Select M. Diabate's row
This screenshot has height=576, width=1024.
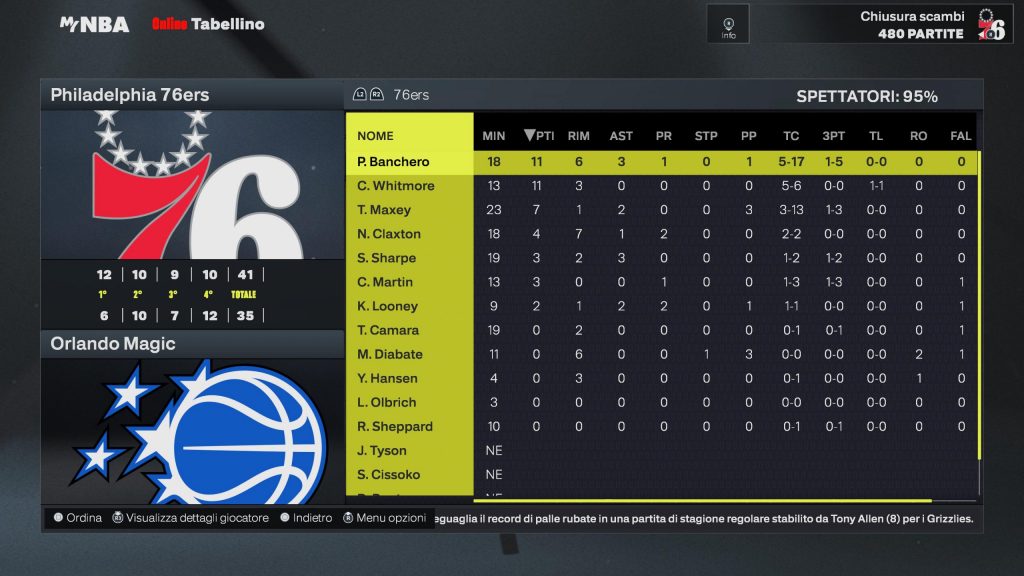coord(390,354)
